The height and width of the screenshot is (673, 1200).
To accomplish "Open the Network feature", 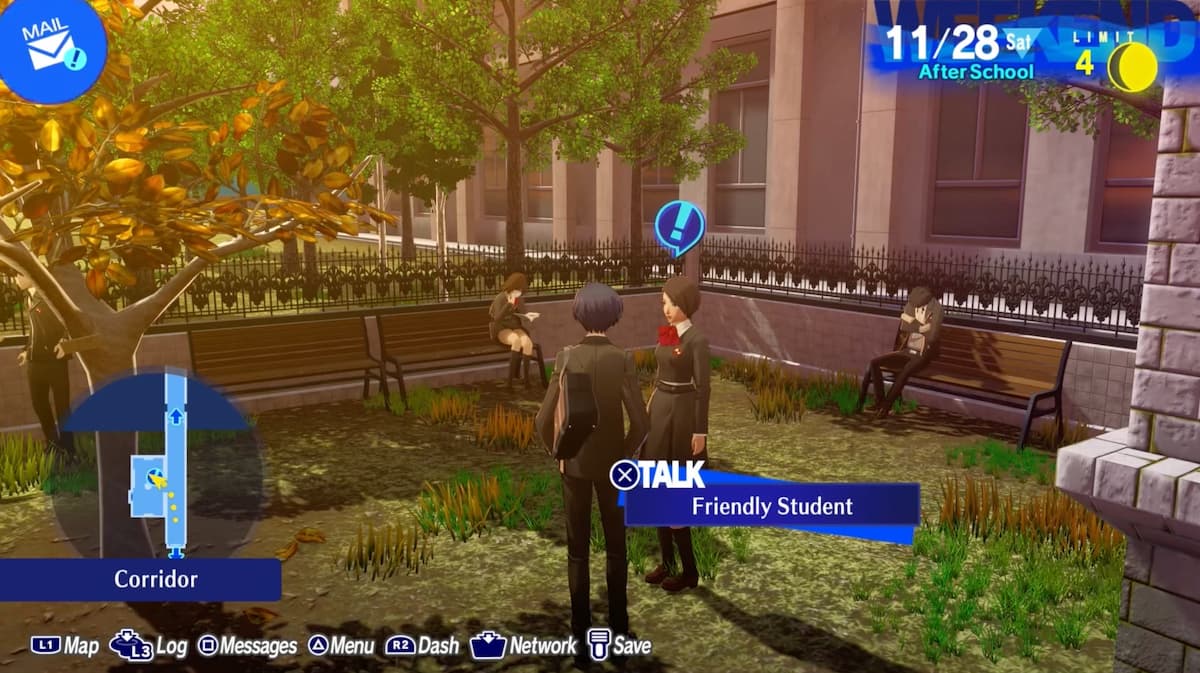I will click(523, 646).
